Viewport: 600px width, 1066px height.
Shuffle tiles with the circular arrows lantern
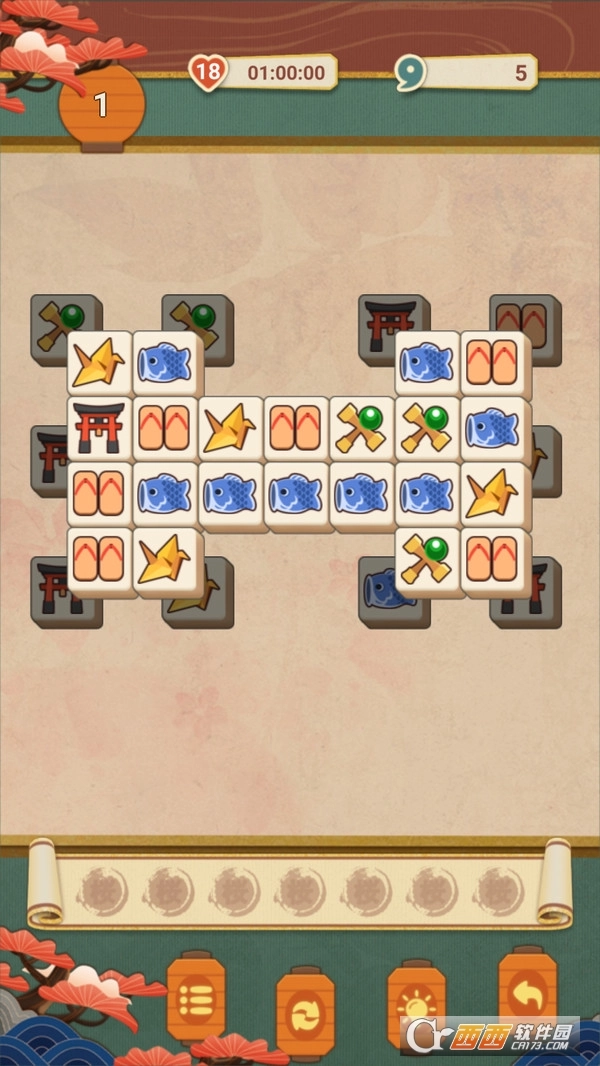coord(305,1011)
